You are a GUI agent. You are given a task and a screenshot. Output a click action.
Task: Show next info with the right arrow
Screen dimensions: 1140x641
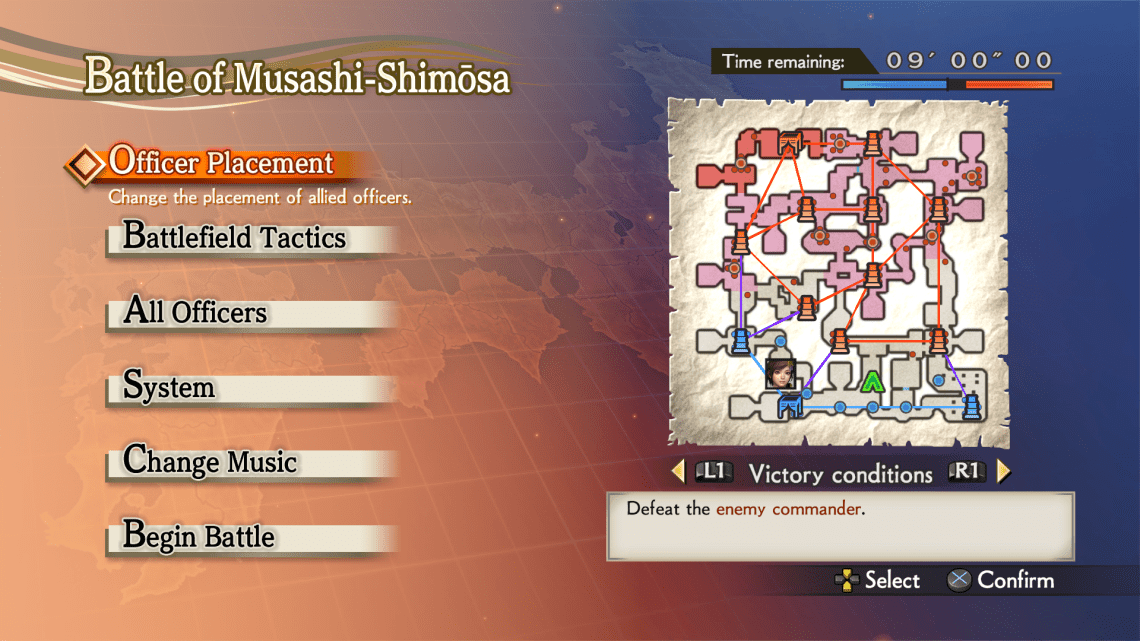(x=1004, y=471)
